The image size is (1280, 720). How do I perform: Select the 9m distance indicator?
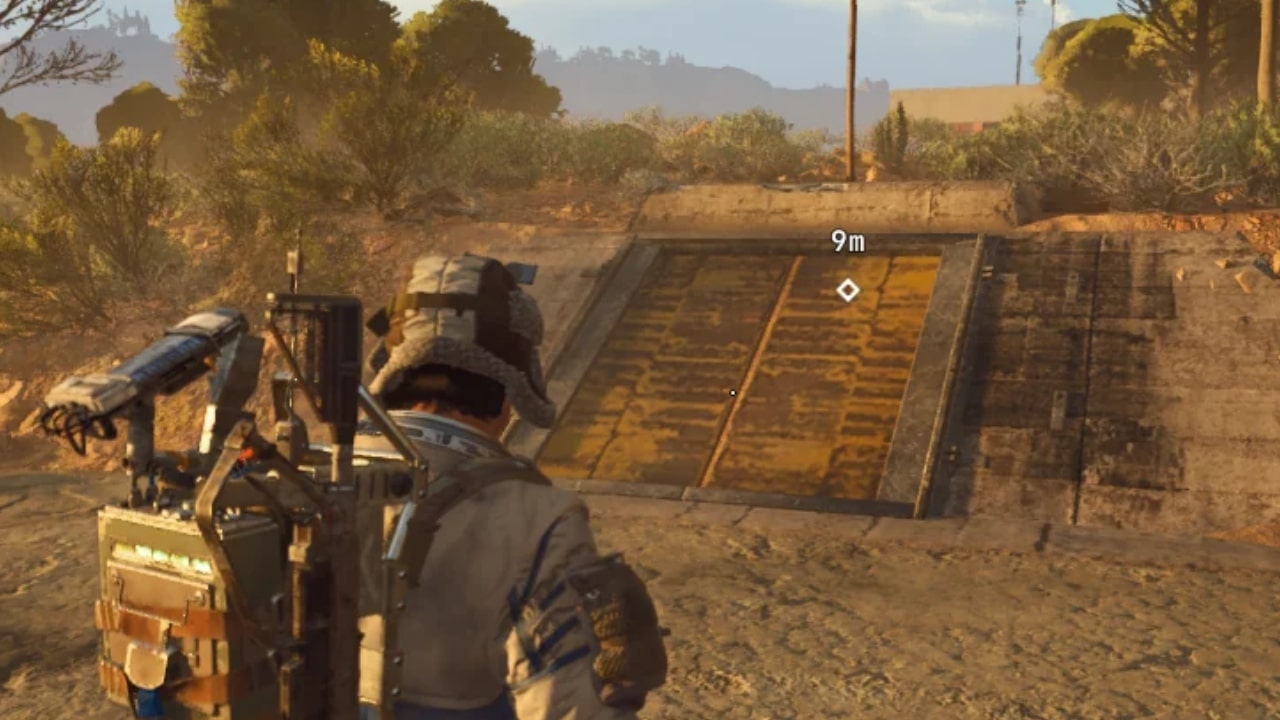[849, 241]
